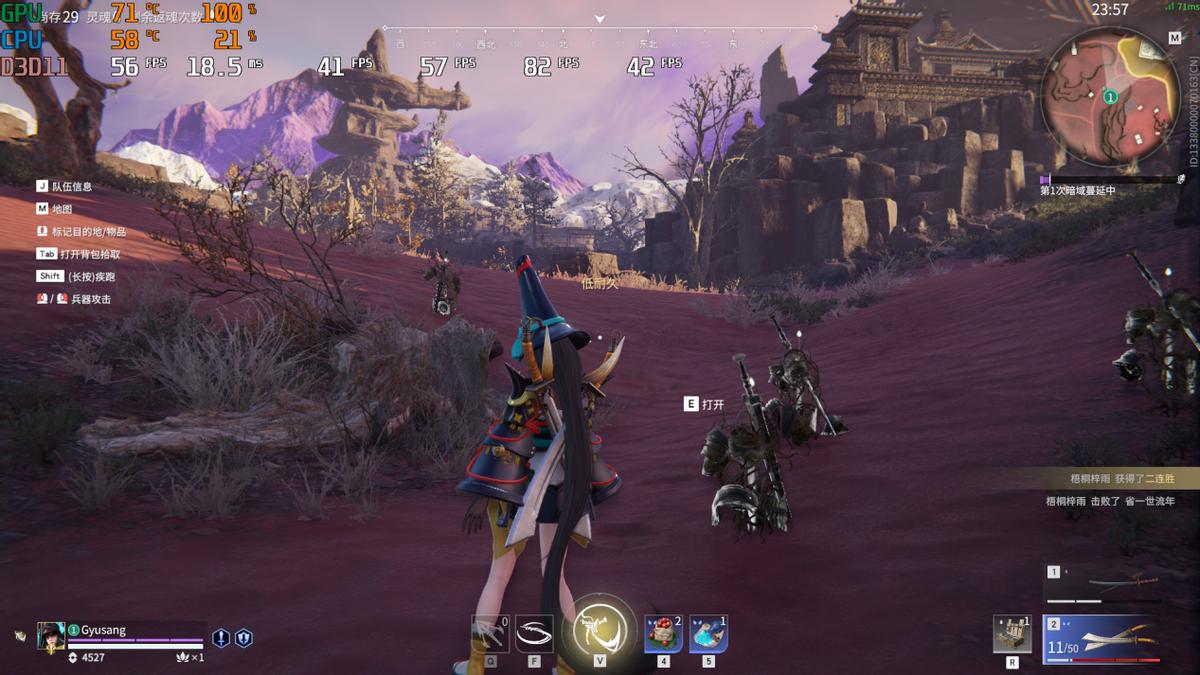The height and width of the screenshot is (675, 1200).
Task: Select the blue sword buff icon
Action: (x=221, y=638)
